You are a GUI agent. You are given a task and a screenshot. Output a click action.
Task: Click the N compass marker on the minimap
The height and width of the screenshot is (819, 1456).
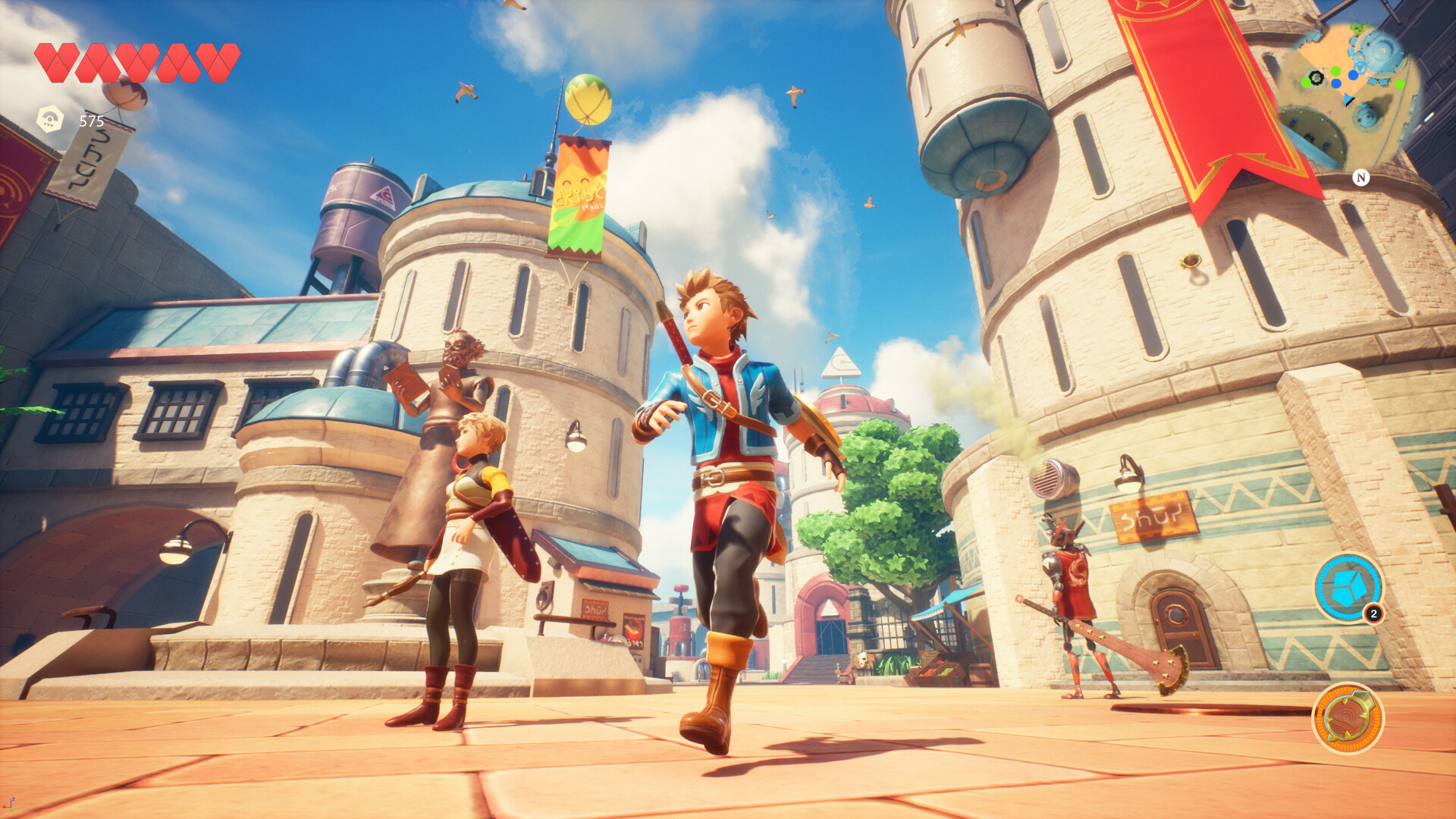pyautogui.click(x=1361, y=177)
